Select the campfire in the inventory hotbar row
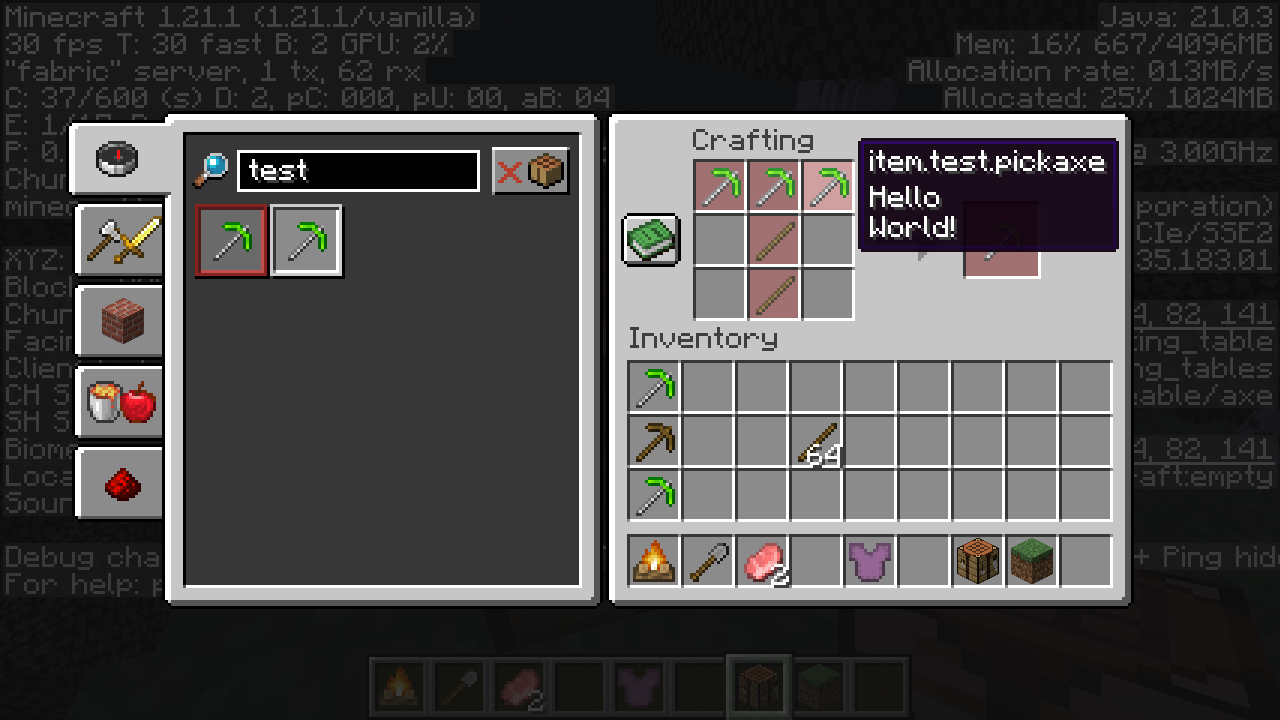The width and height of the screenshot is (1280, 720). (x=654, y=561)
